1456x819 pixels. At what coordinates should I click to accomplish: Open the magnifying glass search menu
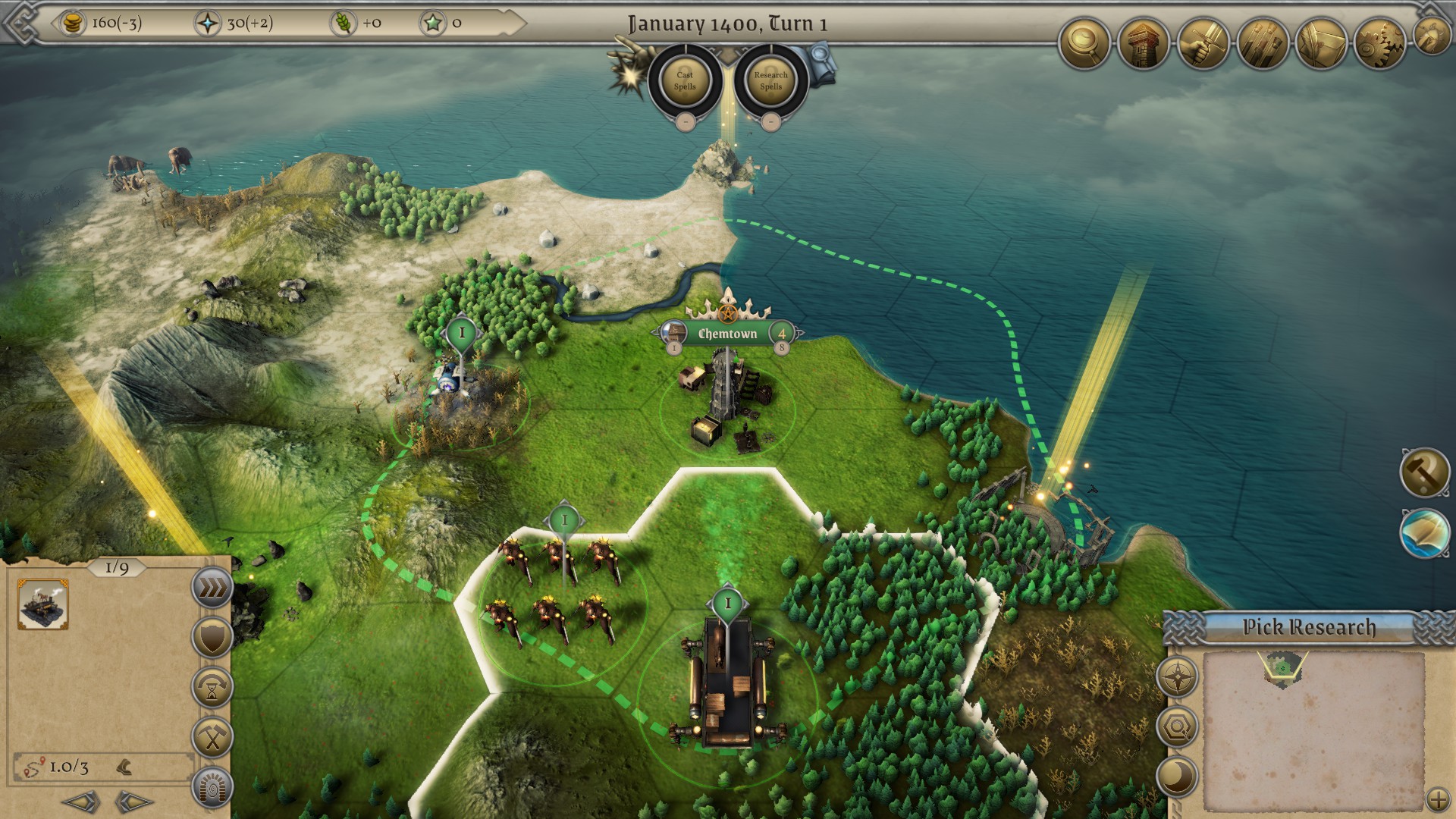tap(1084, 45)
